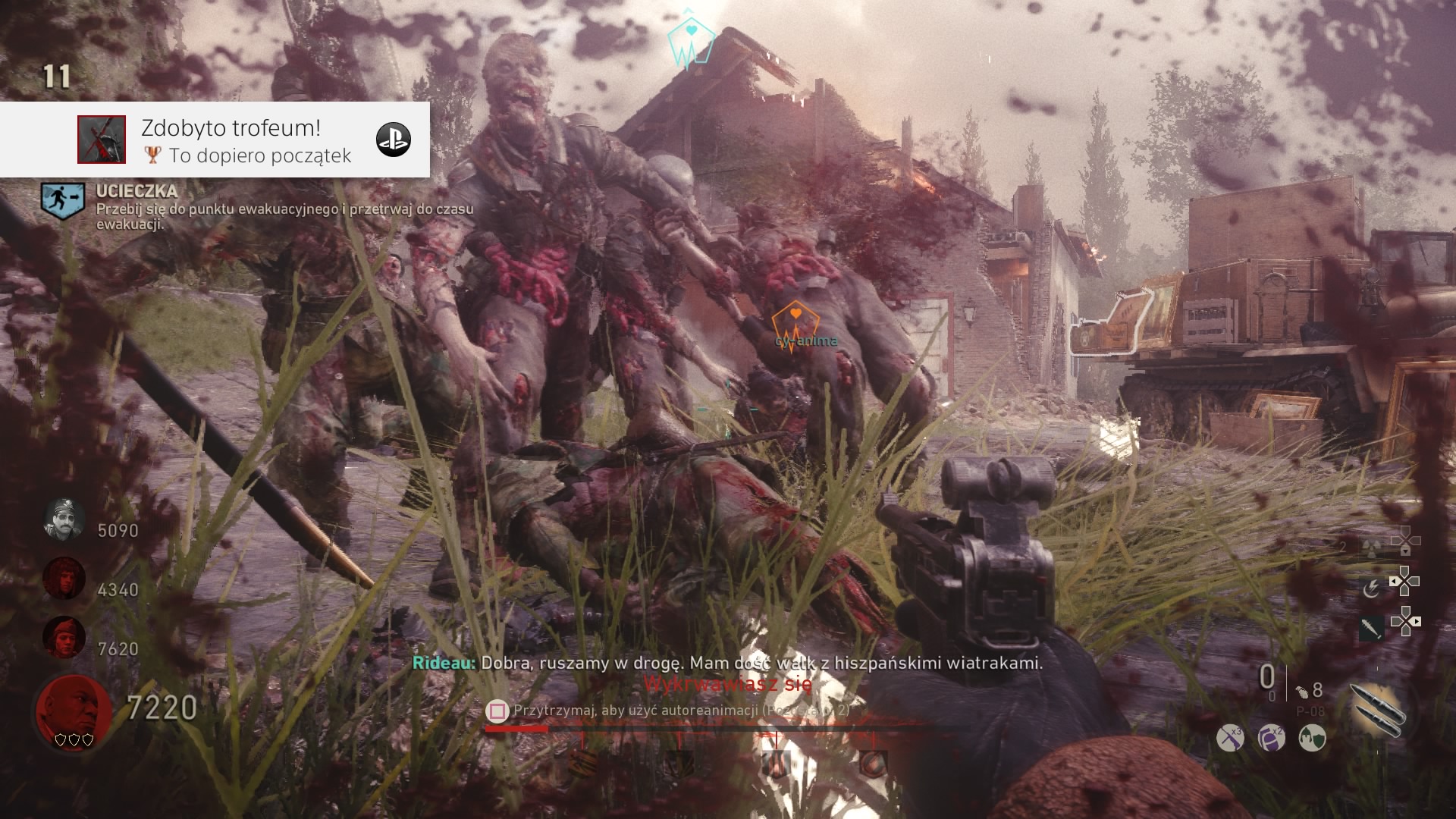This screenshot has height=819, width=1456.
Task: Click the trophy thumbnail in the notification
Action: pyautogui.click(x=102, y=140)
